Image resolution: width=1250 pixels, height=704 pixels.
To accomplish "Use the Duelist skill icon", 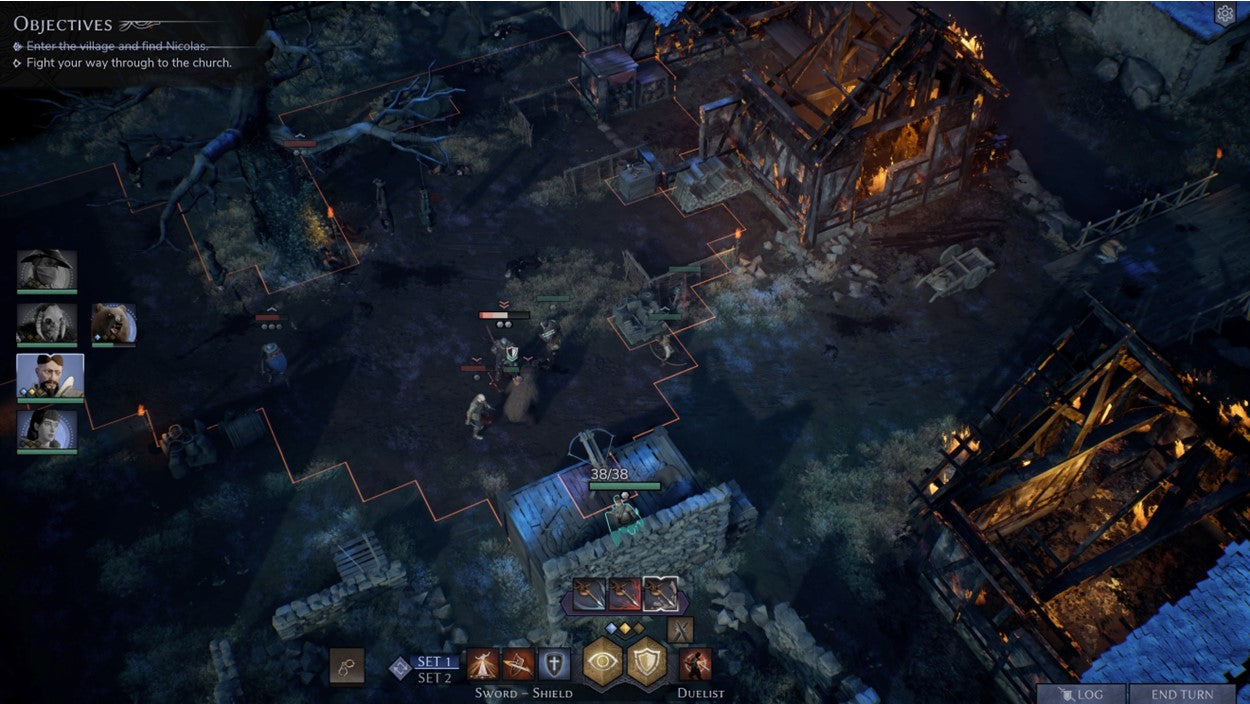I will tap(695, 664).
